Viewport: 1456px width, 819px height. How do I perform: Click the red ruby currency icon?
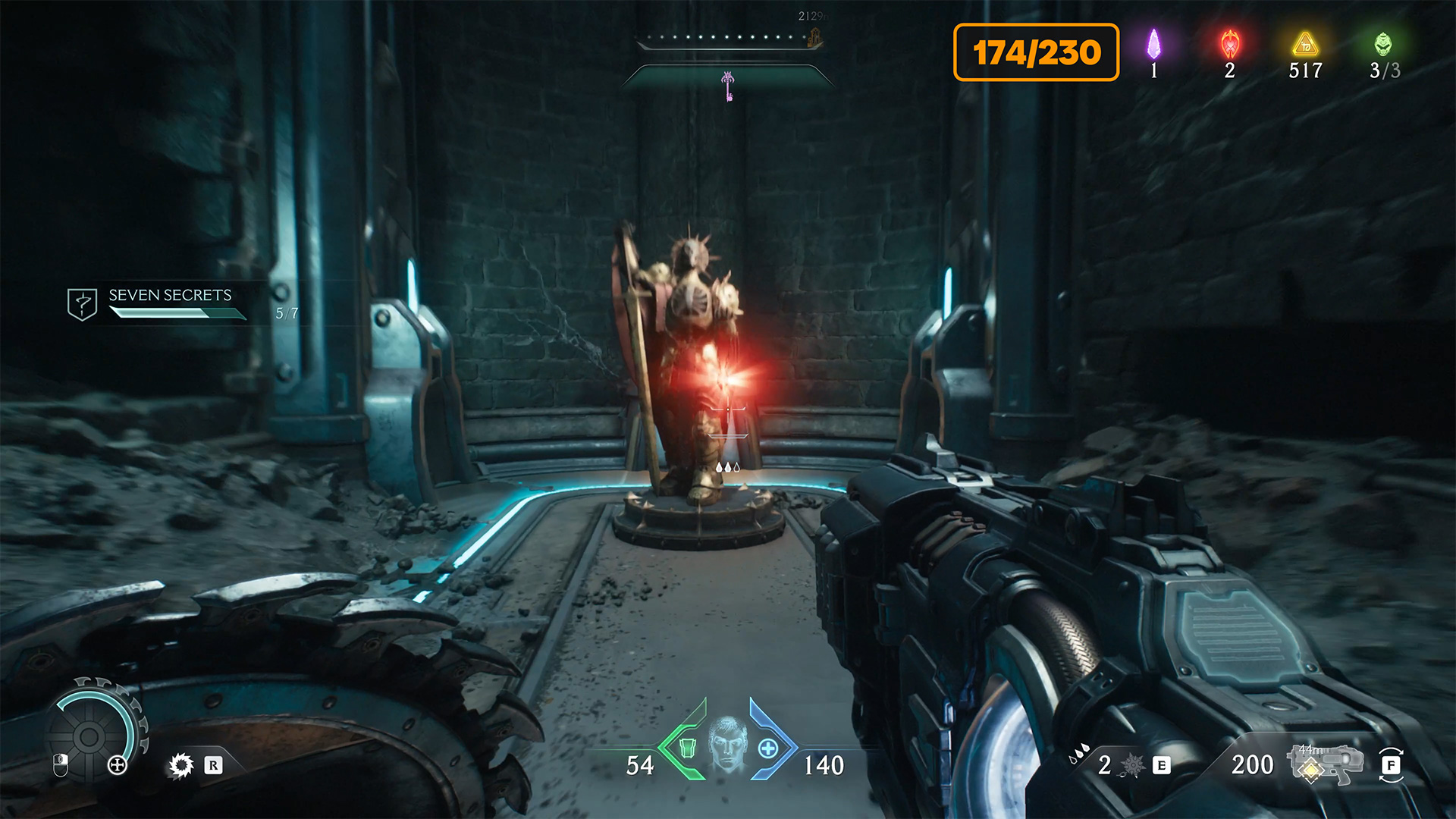tap(1230, 45)
